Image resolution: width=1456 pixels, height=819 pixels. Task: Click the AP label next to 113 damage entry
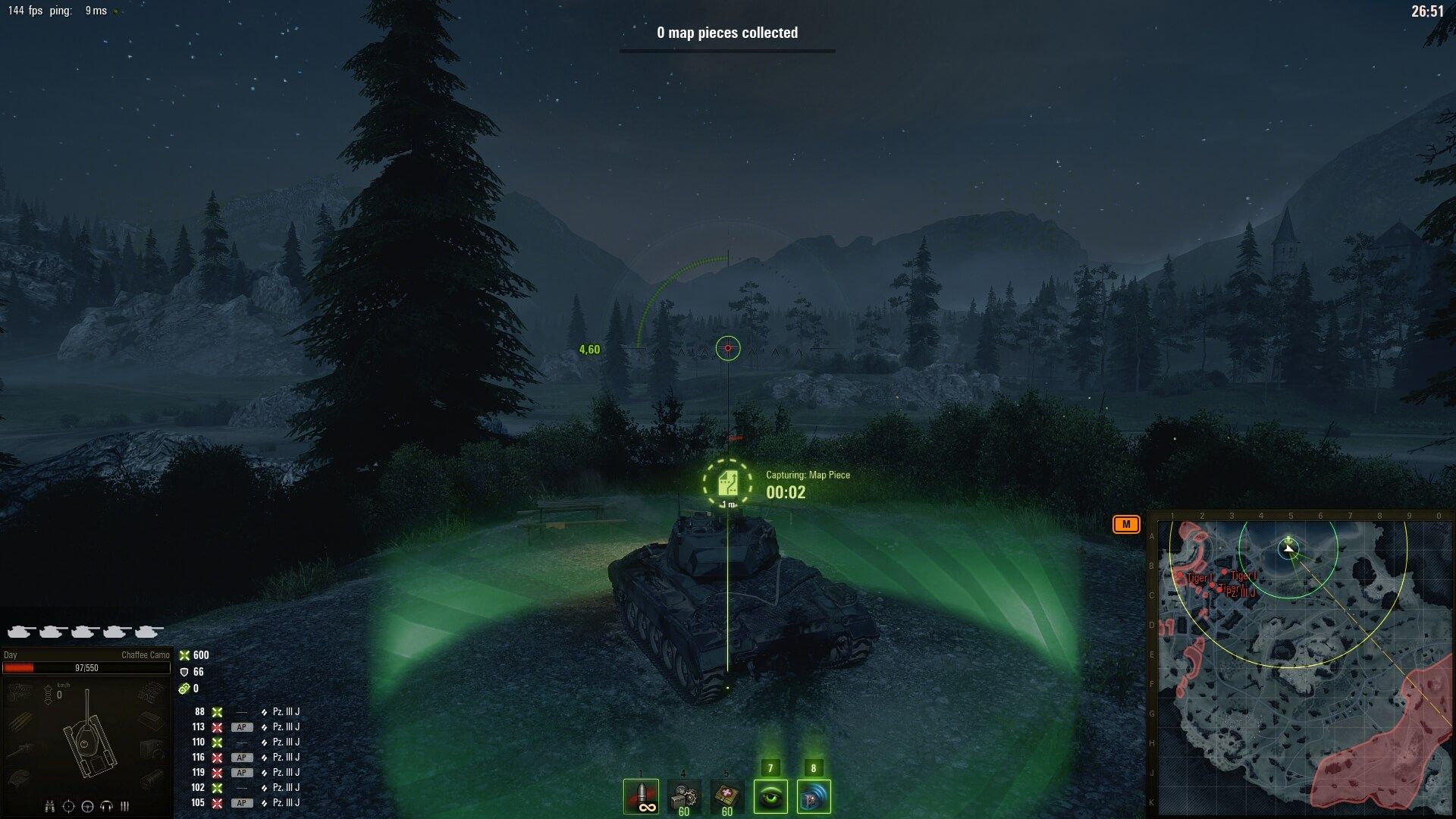(243, 726)
